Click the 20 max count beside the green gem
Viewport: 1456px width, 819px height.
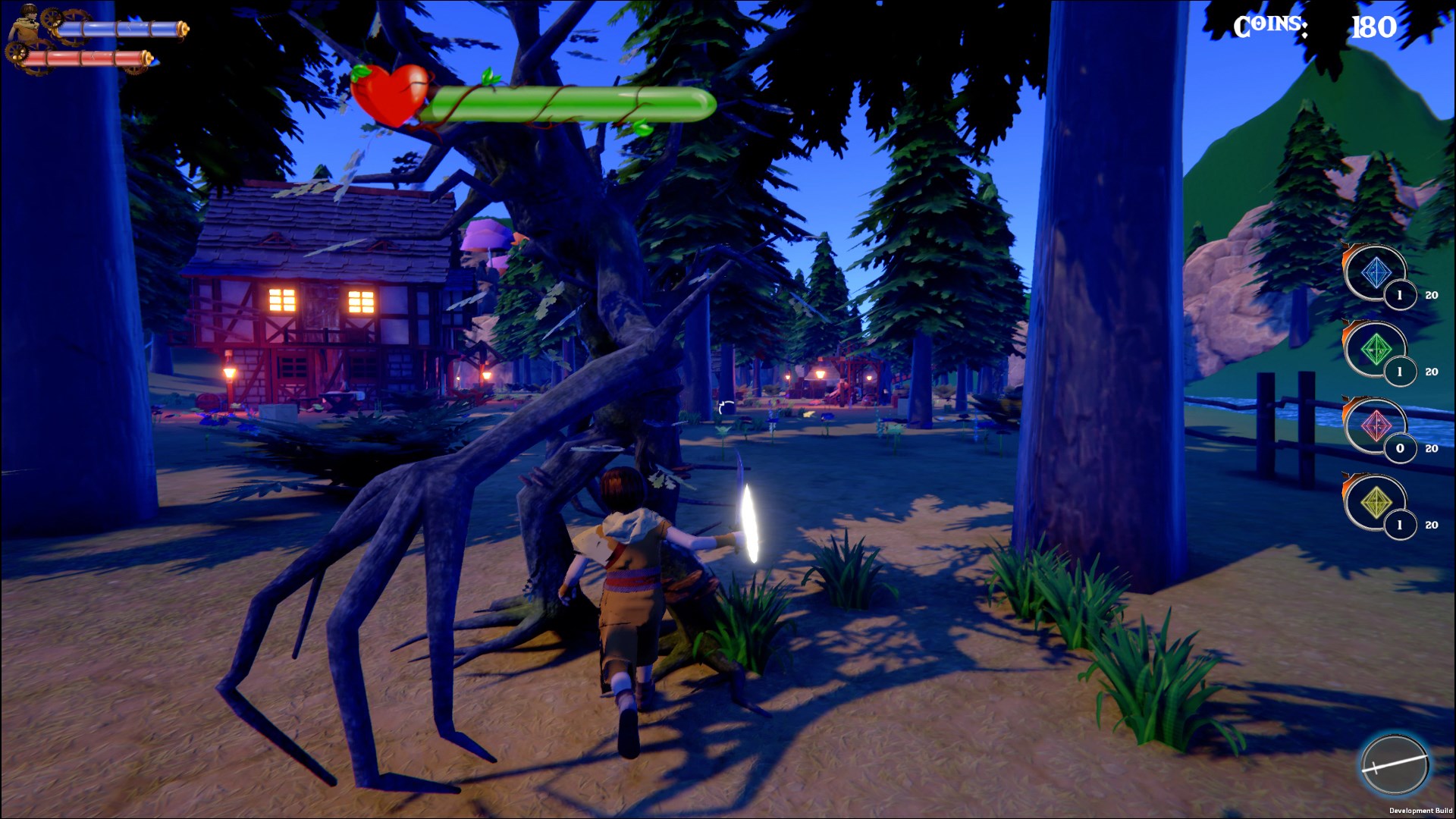pyautogui.click(x=1432, y=372)
